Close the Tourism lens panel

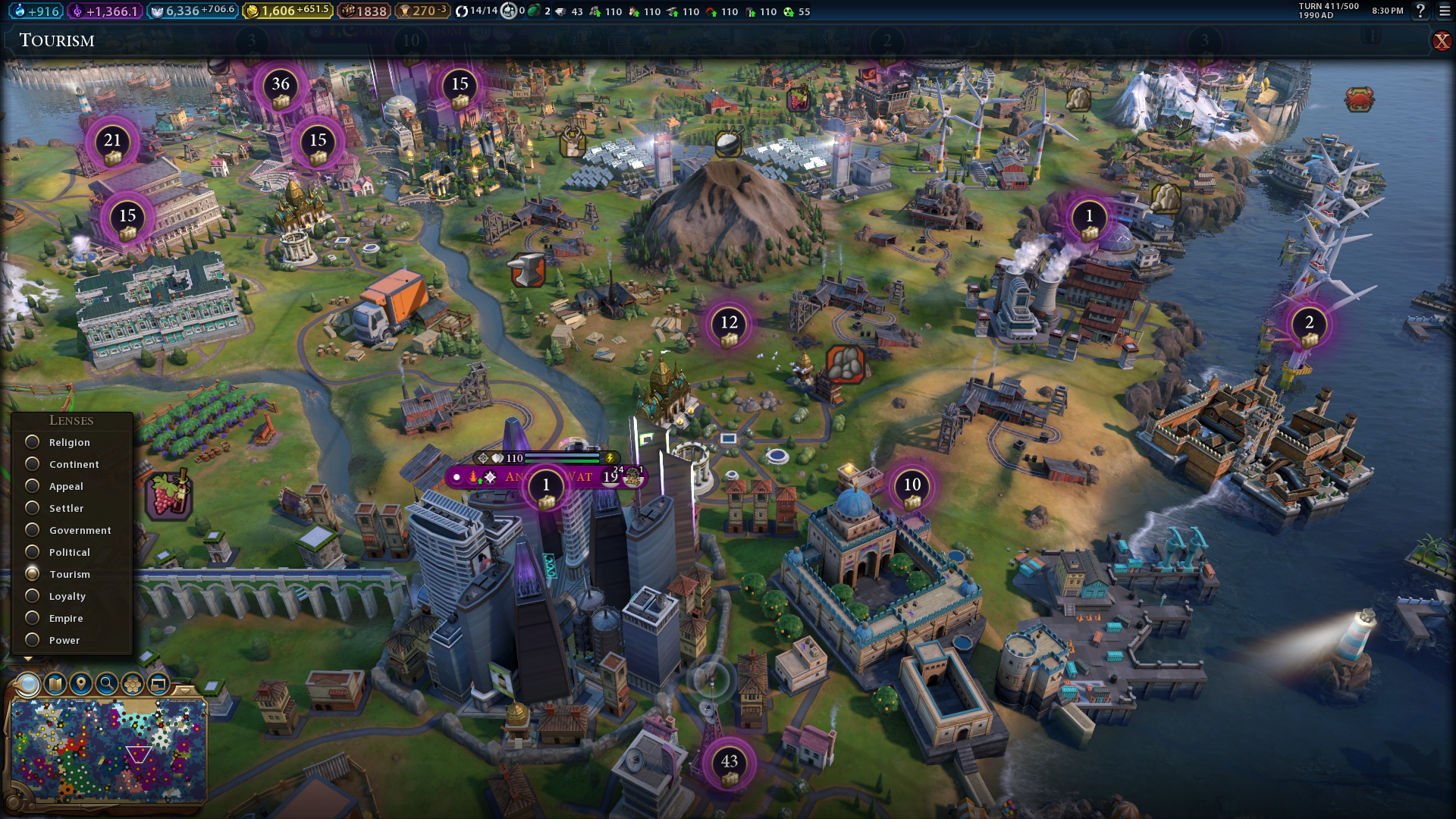(x=1441, y=41)
